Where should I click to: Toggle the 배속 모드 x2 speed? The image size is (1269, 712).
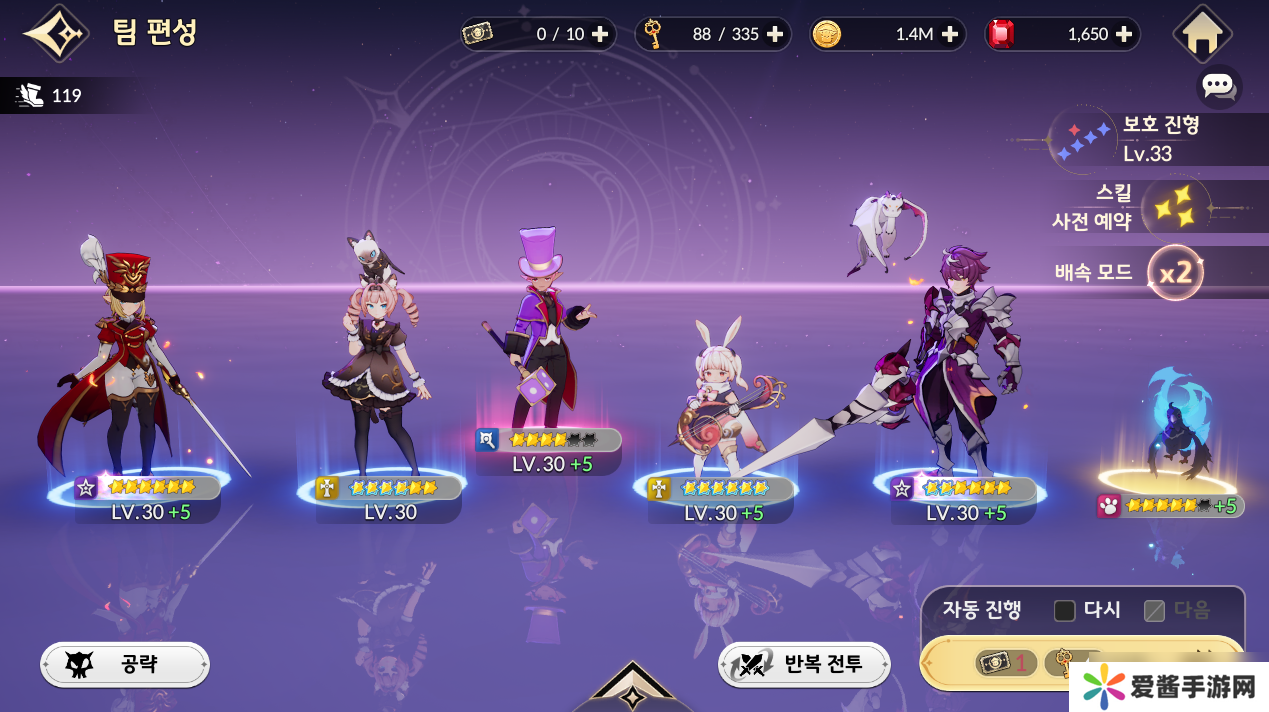pos(1175,272)
